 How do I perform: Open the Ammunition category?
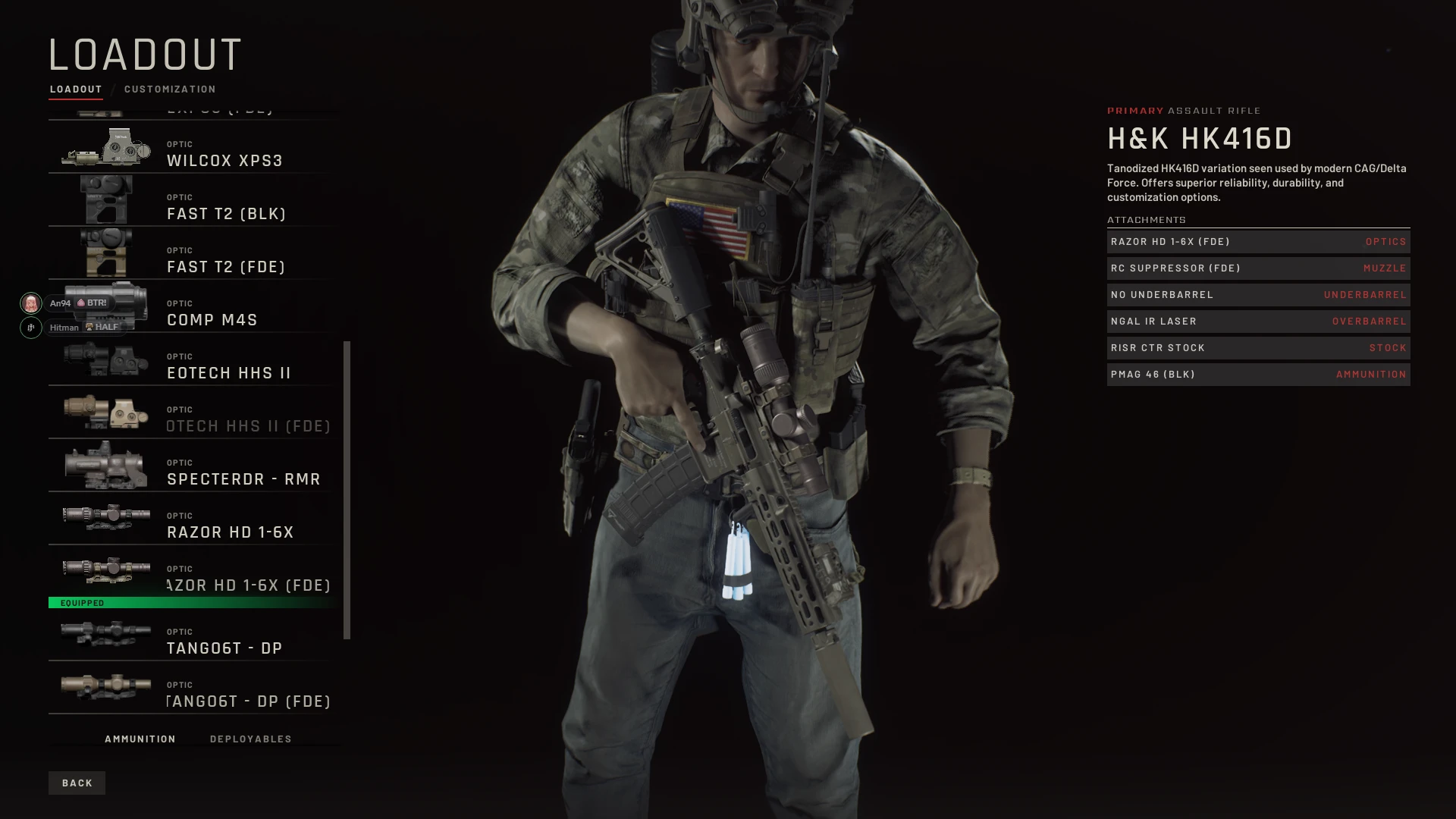140,739
